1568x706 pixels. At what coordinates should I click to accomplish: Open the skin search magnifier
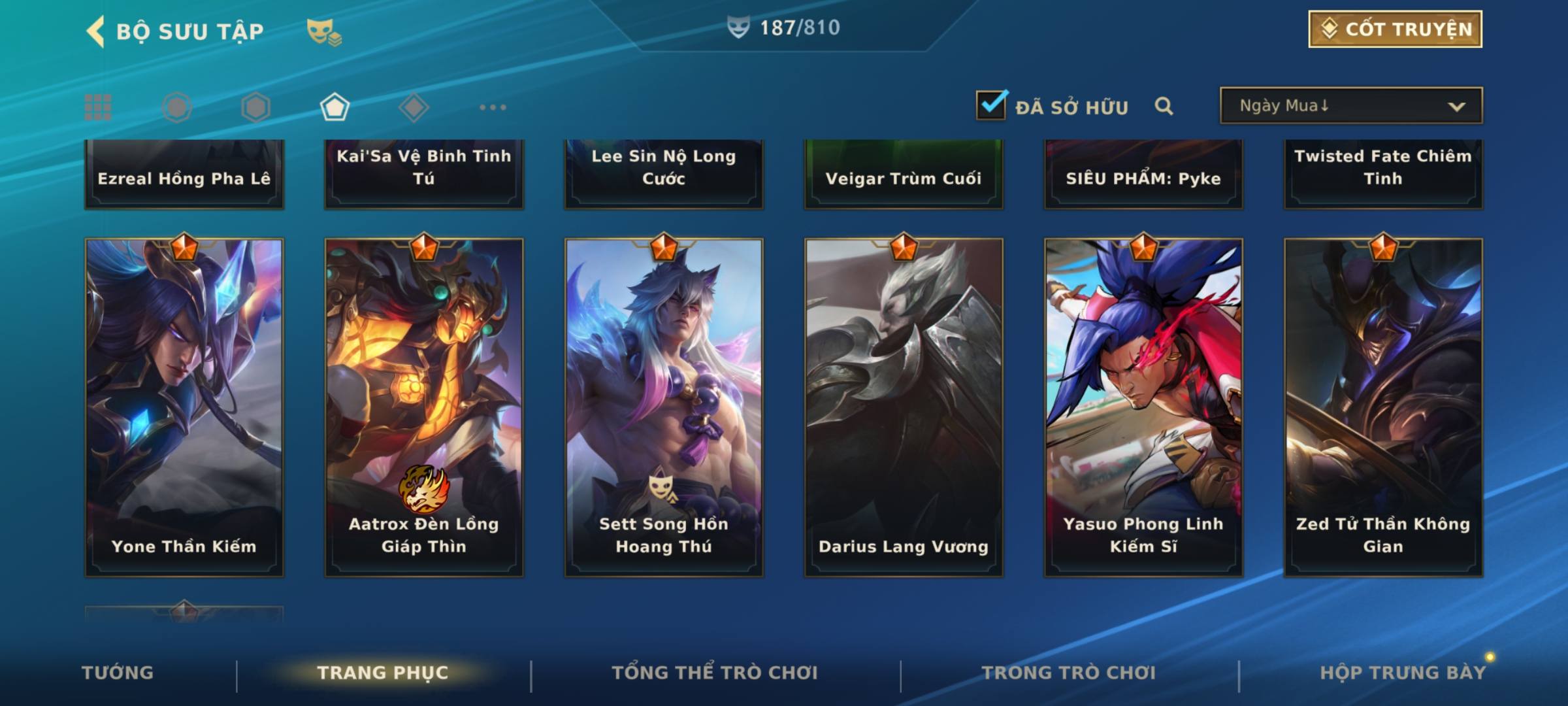pos(1164,106)
